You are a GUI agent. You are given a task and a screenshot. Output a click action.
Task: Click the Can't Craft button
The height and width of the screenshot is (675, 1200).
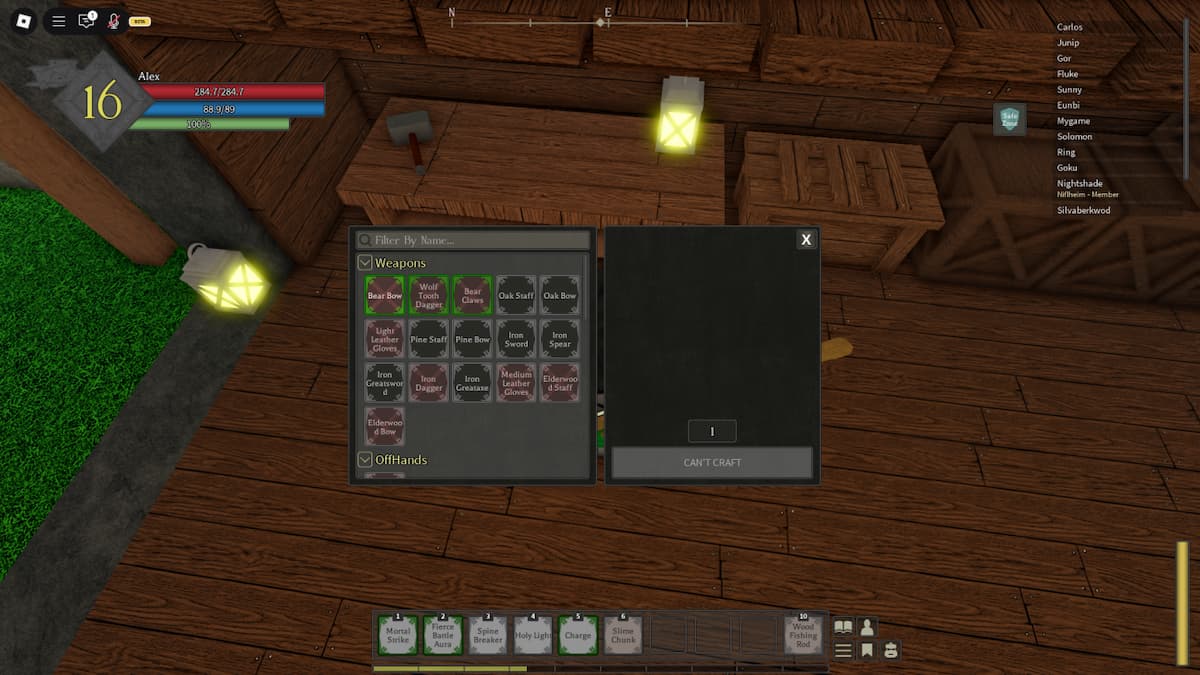pos(712,463)
